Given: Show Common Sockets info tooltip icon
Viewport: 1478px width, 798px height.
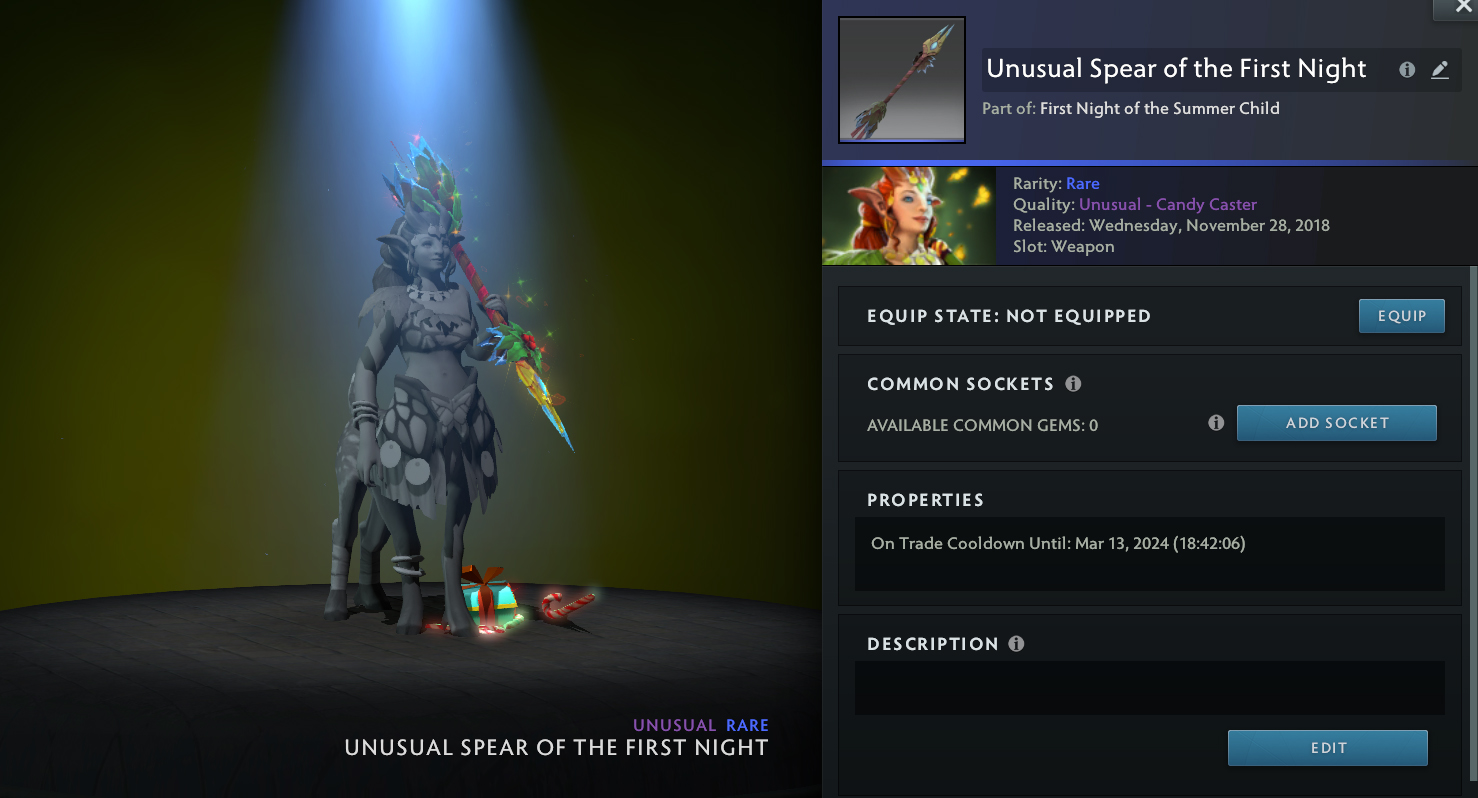Looking at the screenshot, I should coord(1073,384).
